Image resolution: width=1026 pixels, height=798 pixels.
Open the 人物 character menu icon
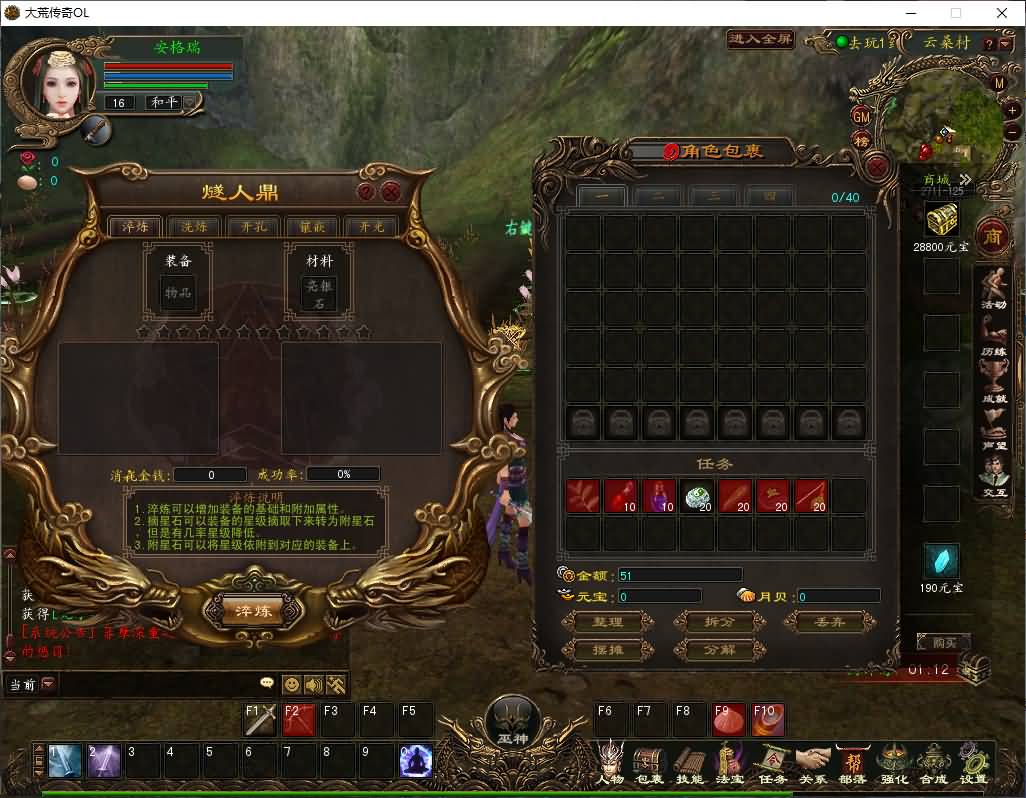610,764
